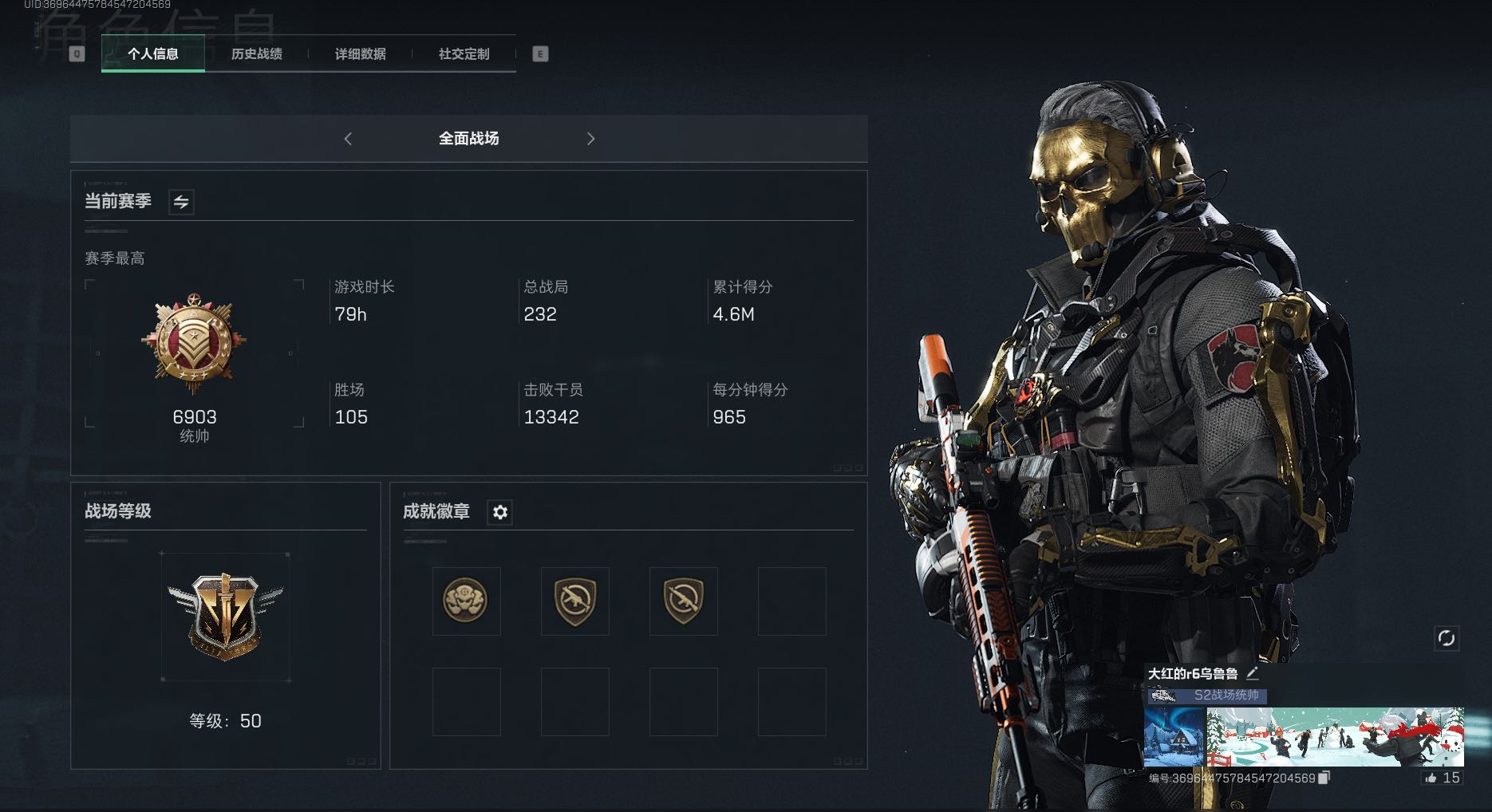
Task: Click the S2战场统帅 title tag
Action: coord(1226,696)
